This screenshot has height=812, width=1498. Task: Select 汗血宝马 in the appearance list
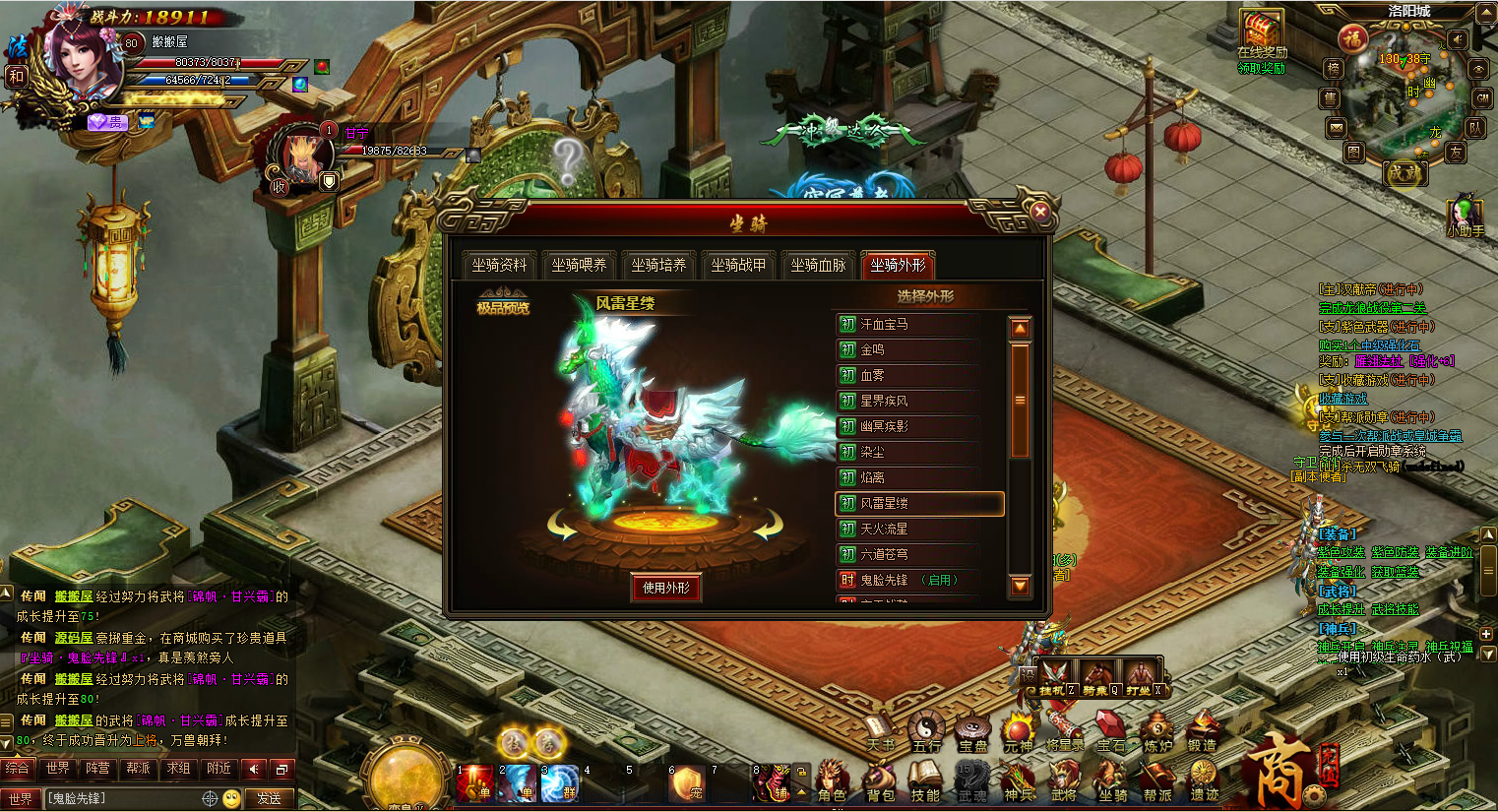click(x=905, y=324)
